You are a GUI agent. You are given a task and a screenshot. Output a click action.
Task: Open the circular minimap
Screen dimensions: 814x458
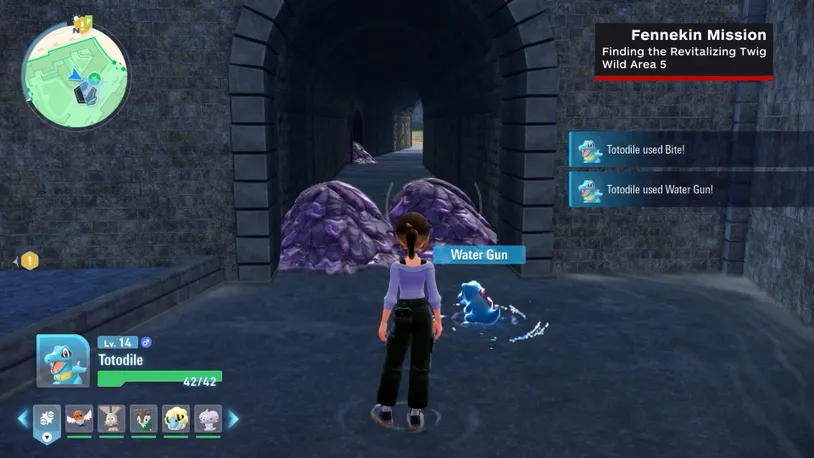point(74,76)
